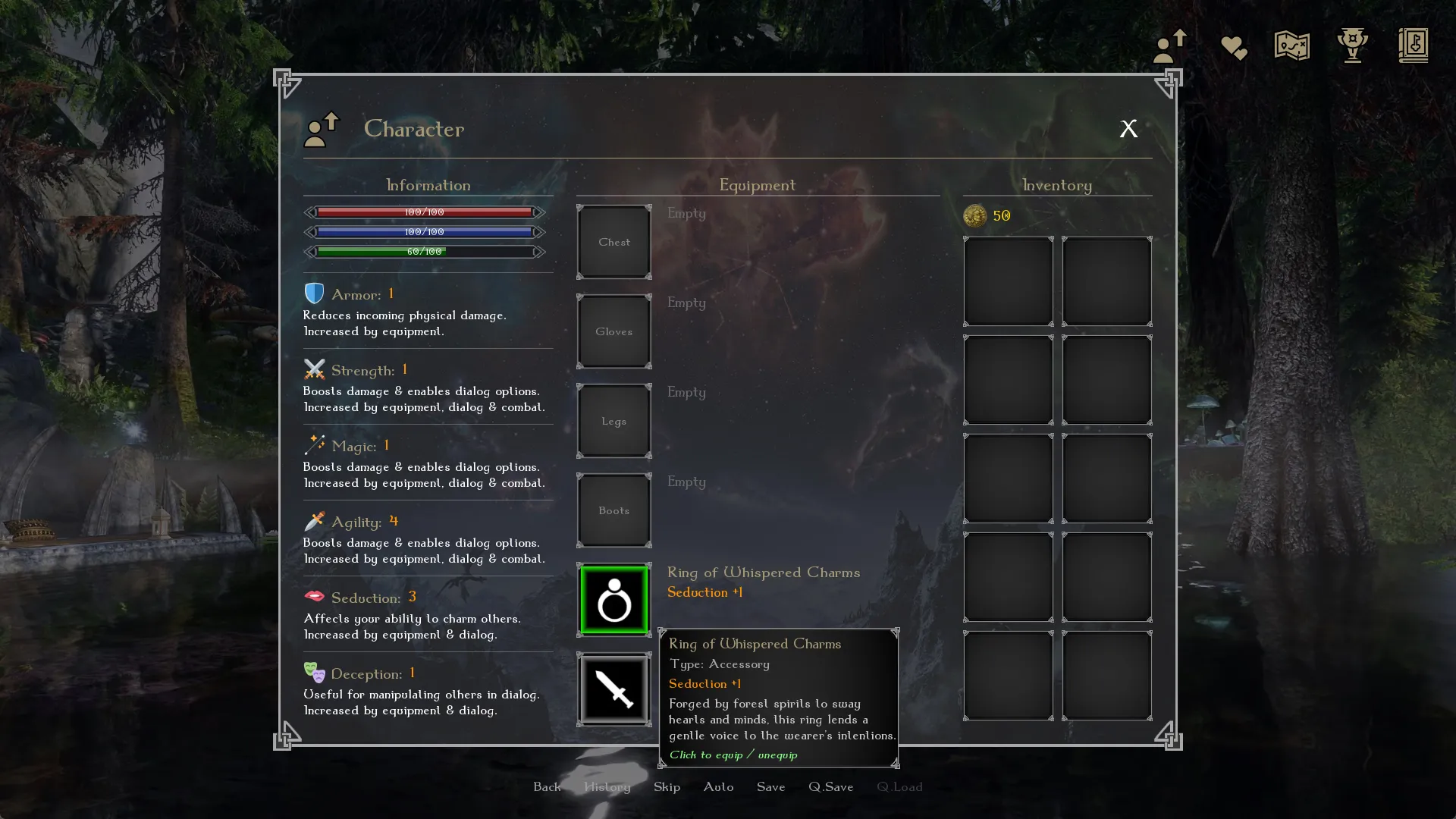Select the equipped sword weapon slot

[614, 690]
